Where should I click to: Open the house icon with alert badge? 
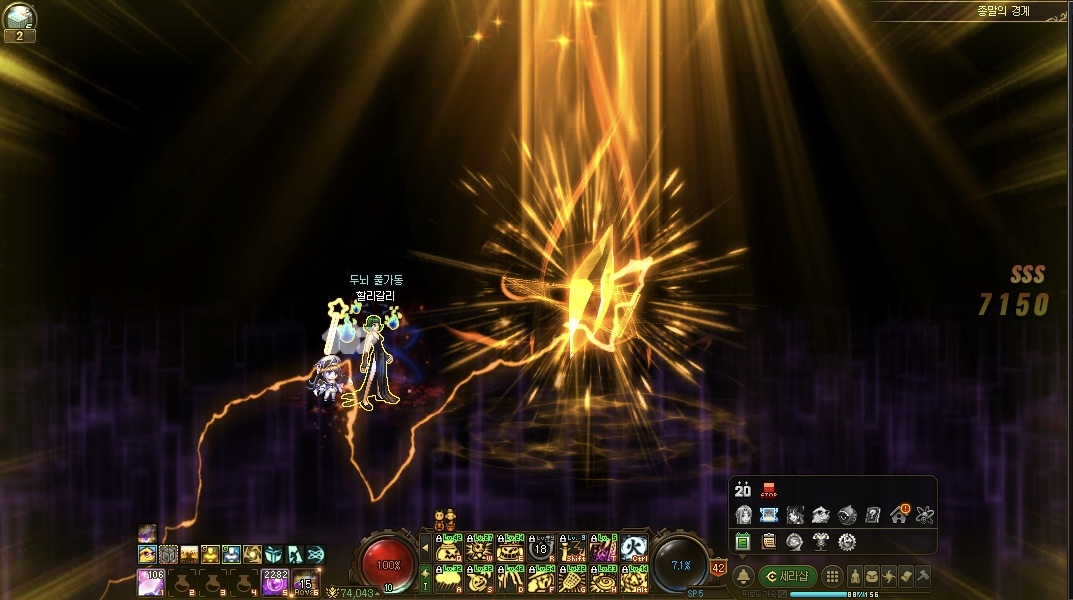click(898, 515)
